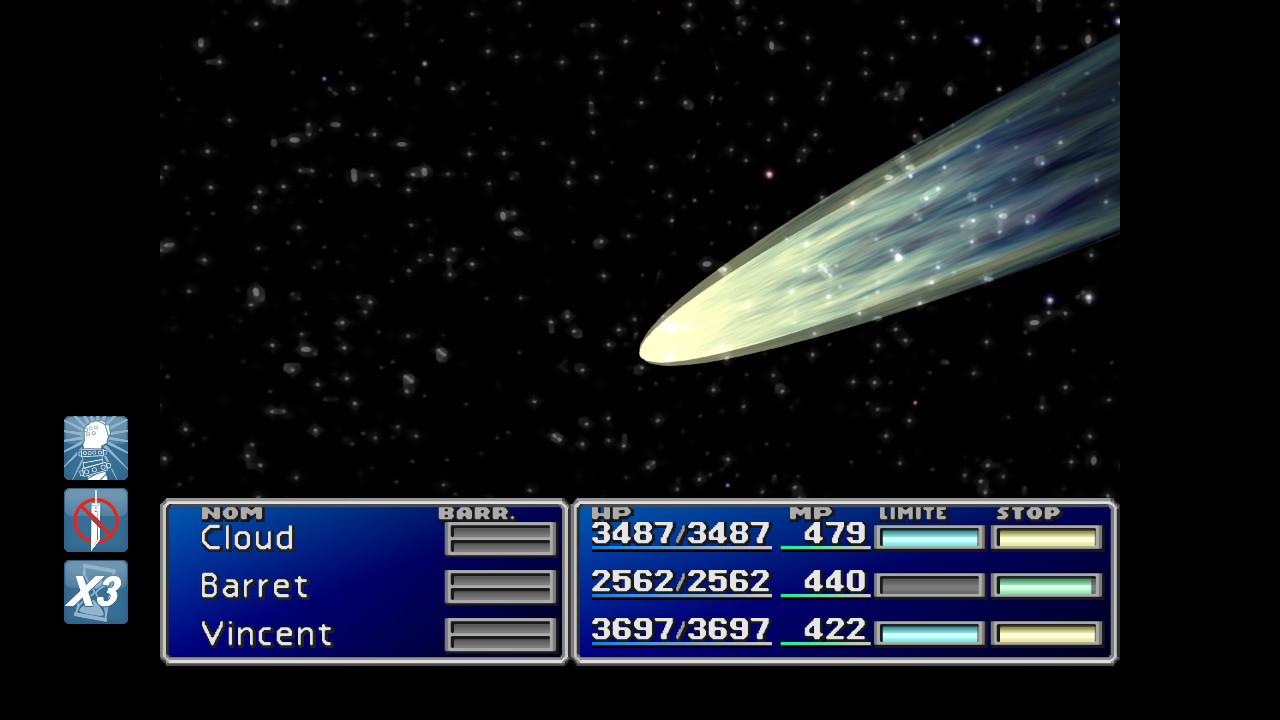Select Cloud in the party list
1280x720 pixels.
click(247, 538)
